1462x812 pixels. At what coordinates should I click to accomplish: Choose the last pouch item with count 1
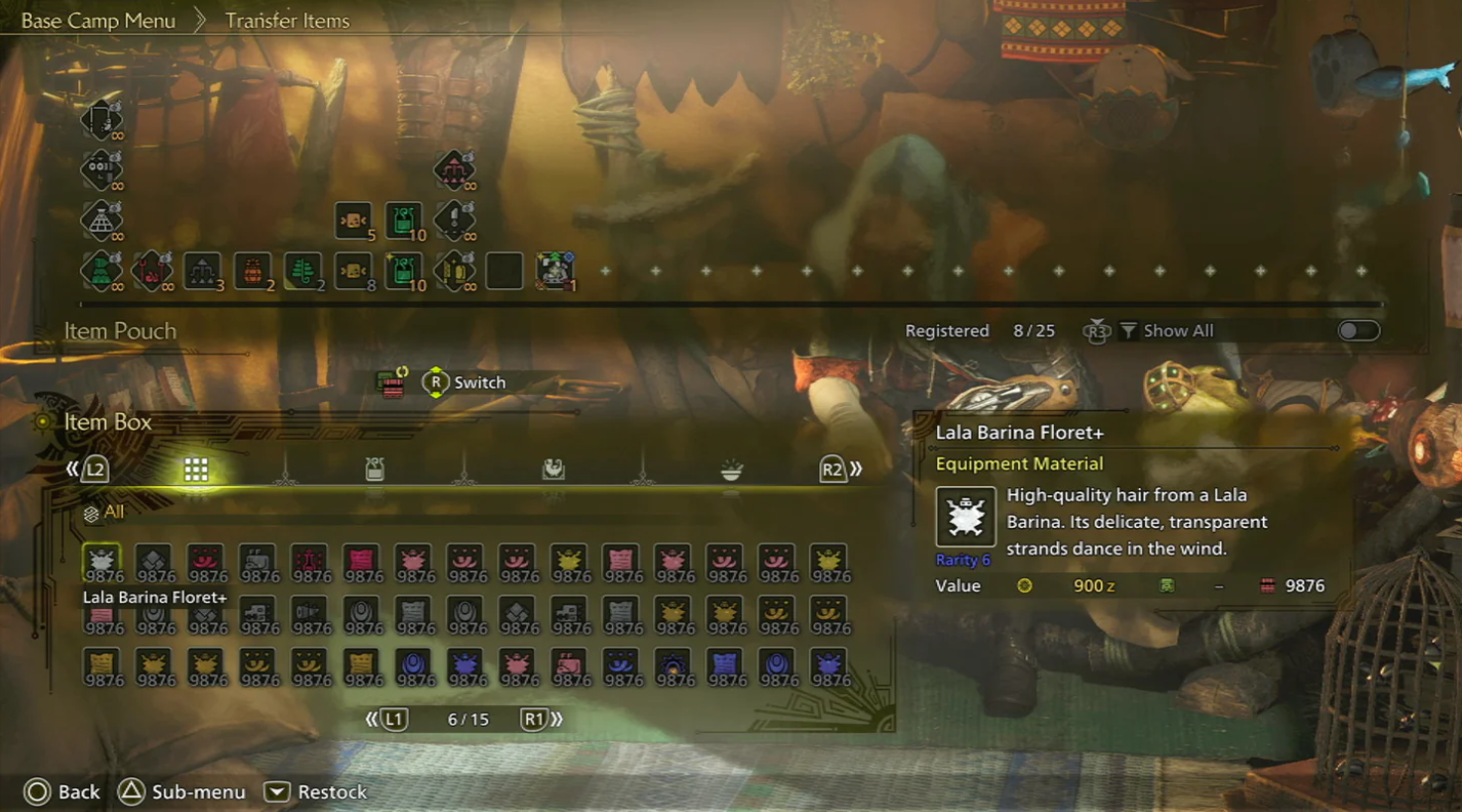pyautogui.click(x=555, y=270)
